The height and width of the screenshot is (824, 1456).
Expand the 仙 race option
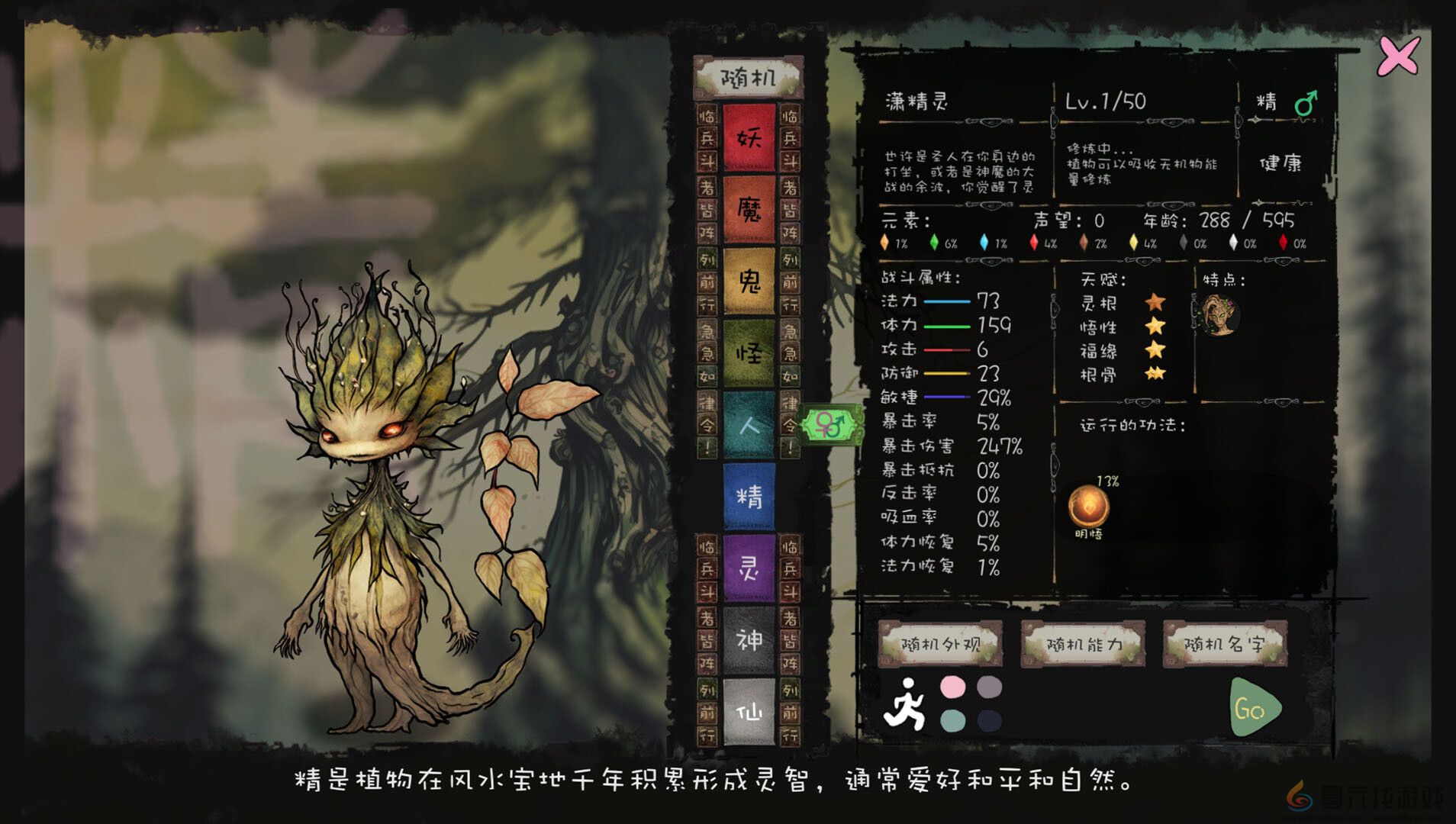751,711
